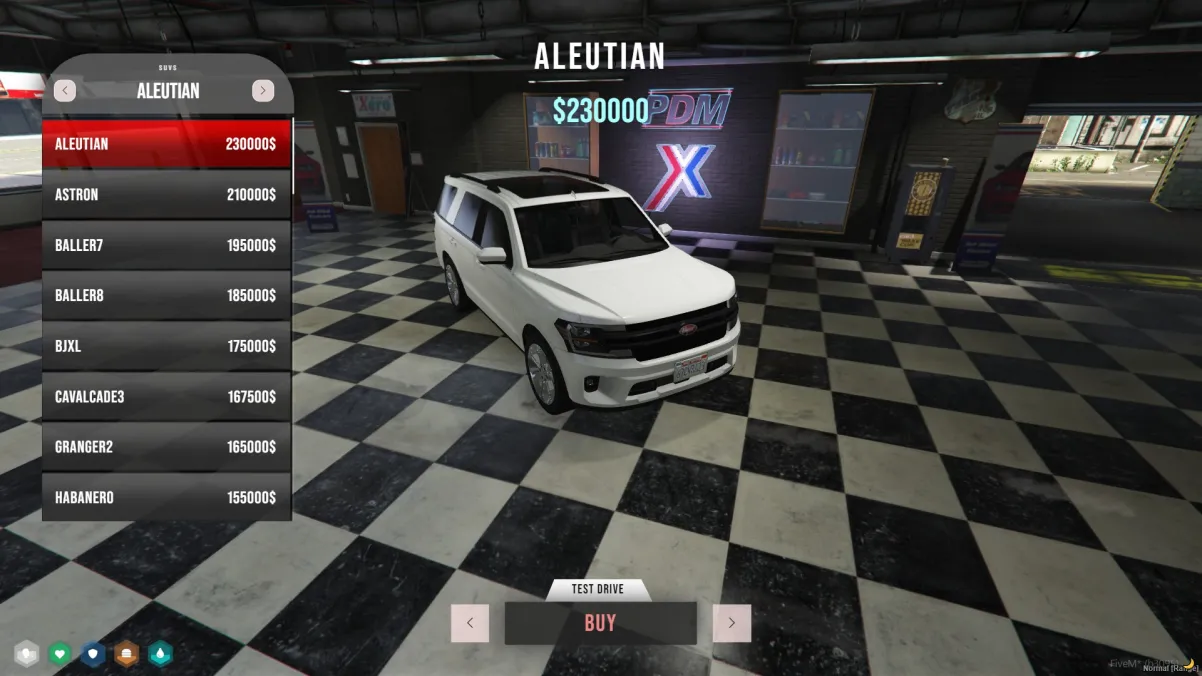Screen dimensions: 1202x676
Task: Select the Aleutian vehicle row
Action: point(166,144)
